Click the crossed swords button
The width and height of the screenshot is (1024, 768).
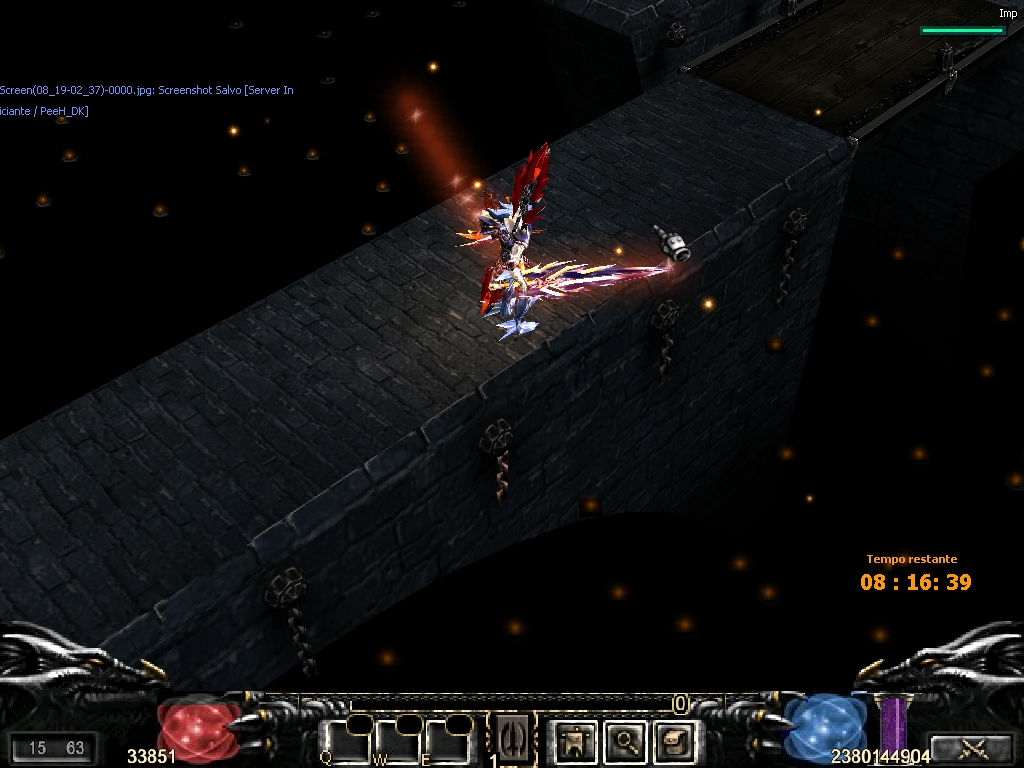pos(972,747)
